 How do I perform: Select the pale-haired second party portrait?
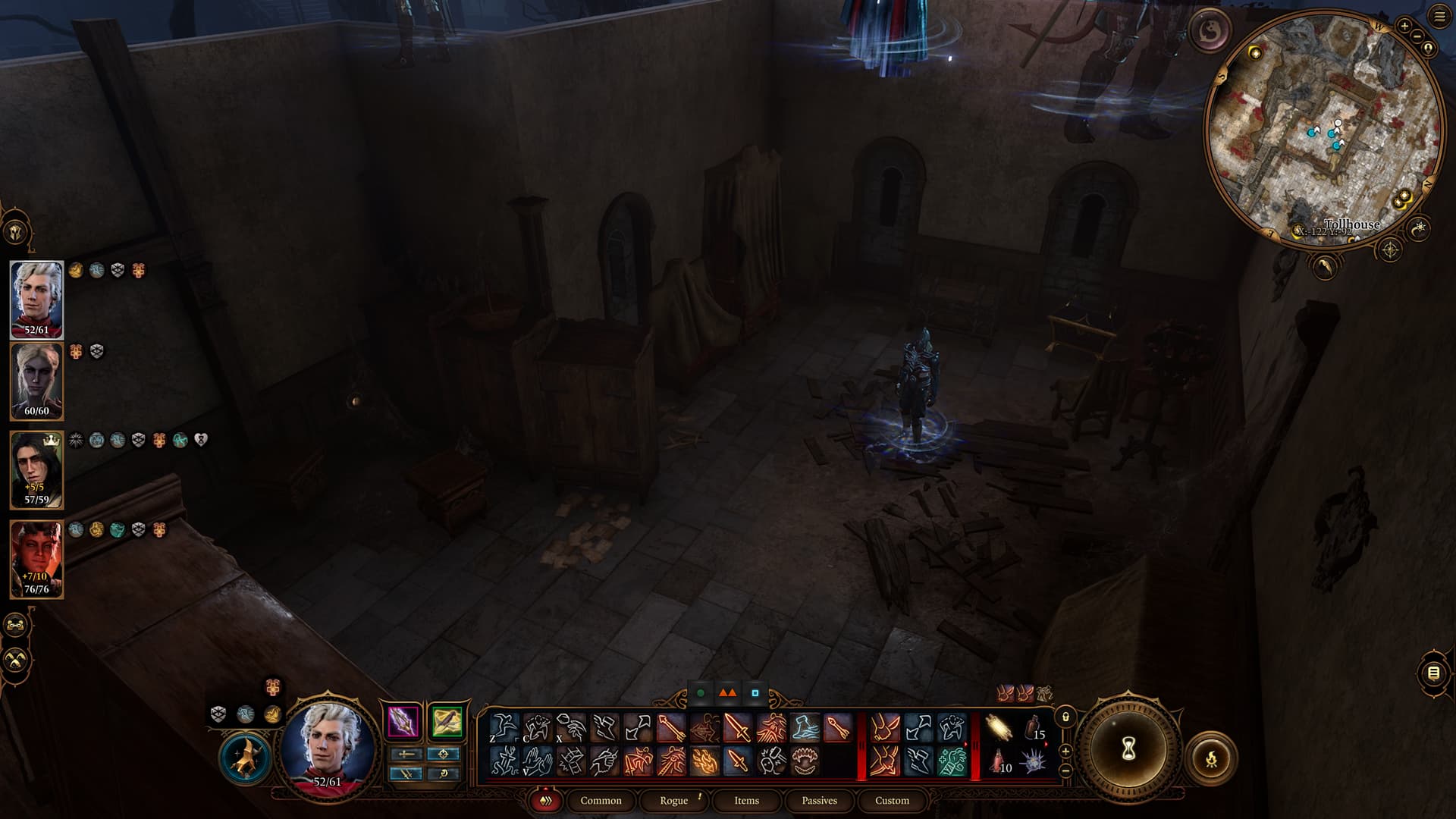pos(36,381)
